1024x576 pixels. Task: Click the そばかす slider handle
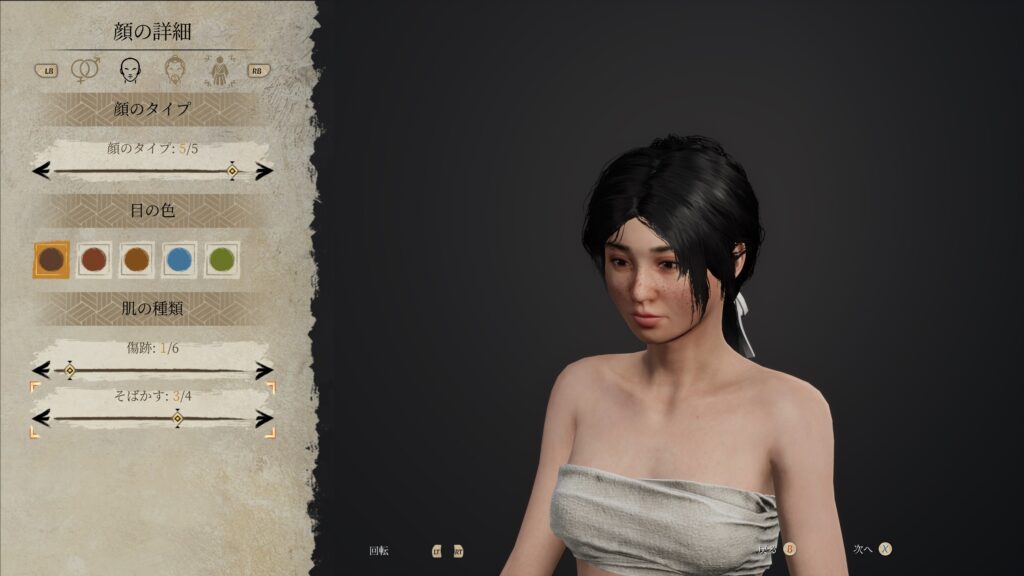178,418
